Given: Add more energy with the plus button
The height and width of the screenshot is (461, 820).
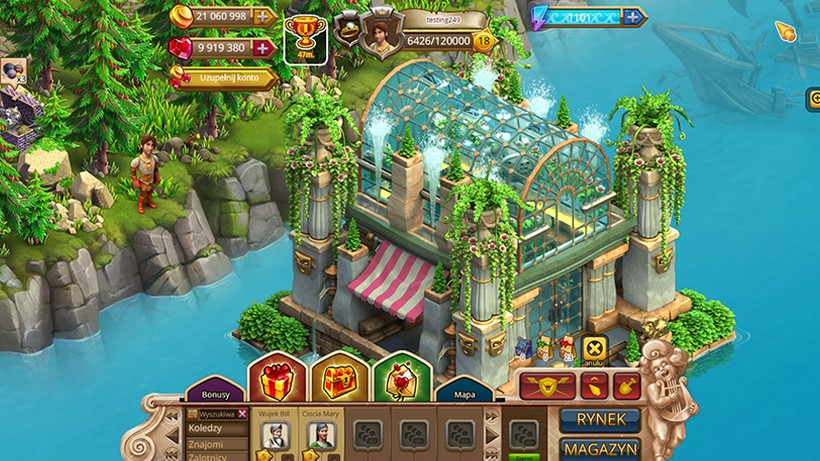Looking at the screenshot, I should coord(633,16).
